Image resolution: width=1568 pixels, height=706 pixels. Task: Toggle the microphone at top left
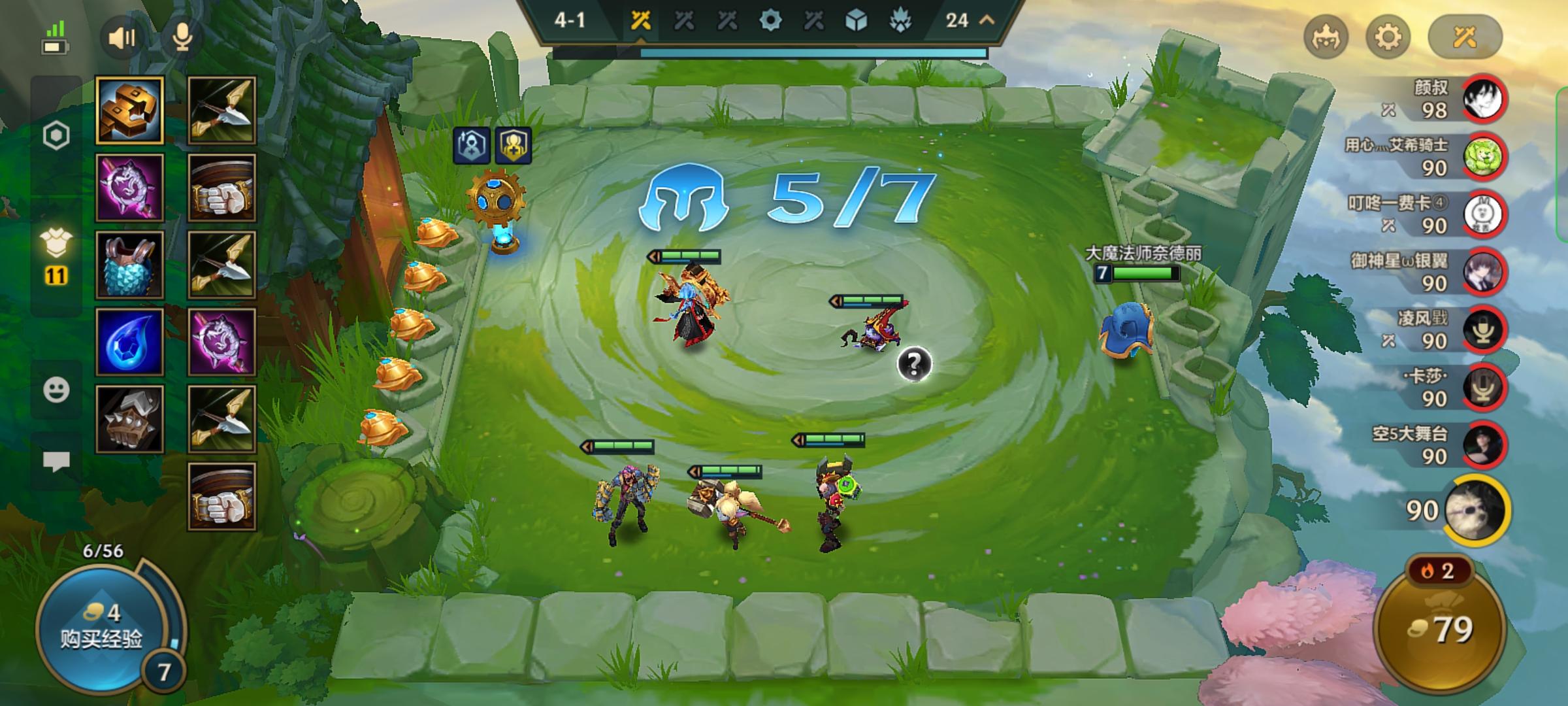(x=183, y=37)
